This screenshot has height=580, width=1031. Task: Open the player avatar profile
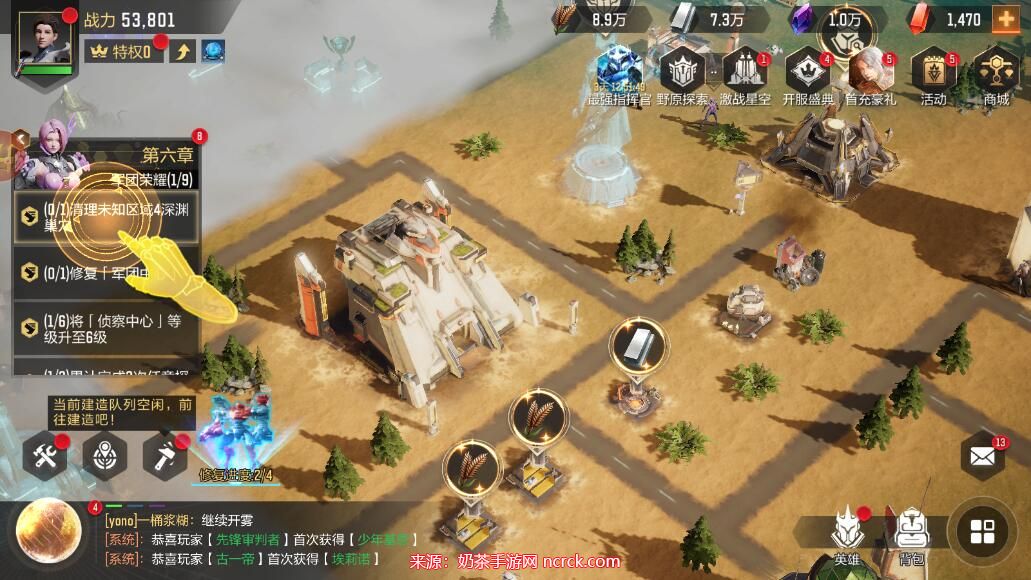[45, 43]
